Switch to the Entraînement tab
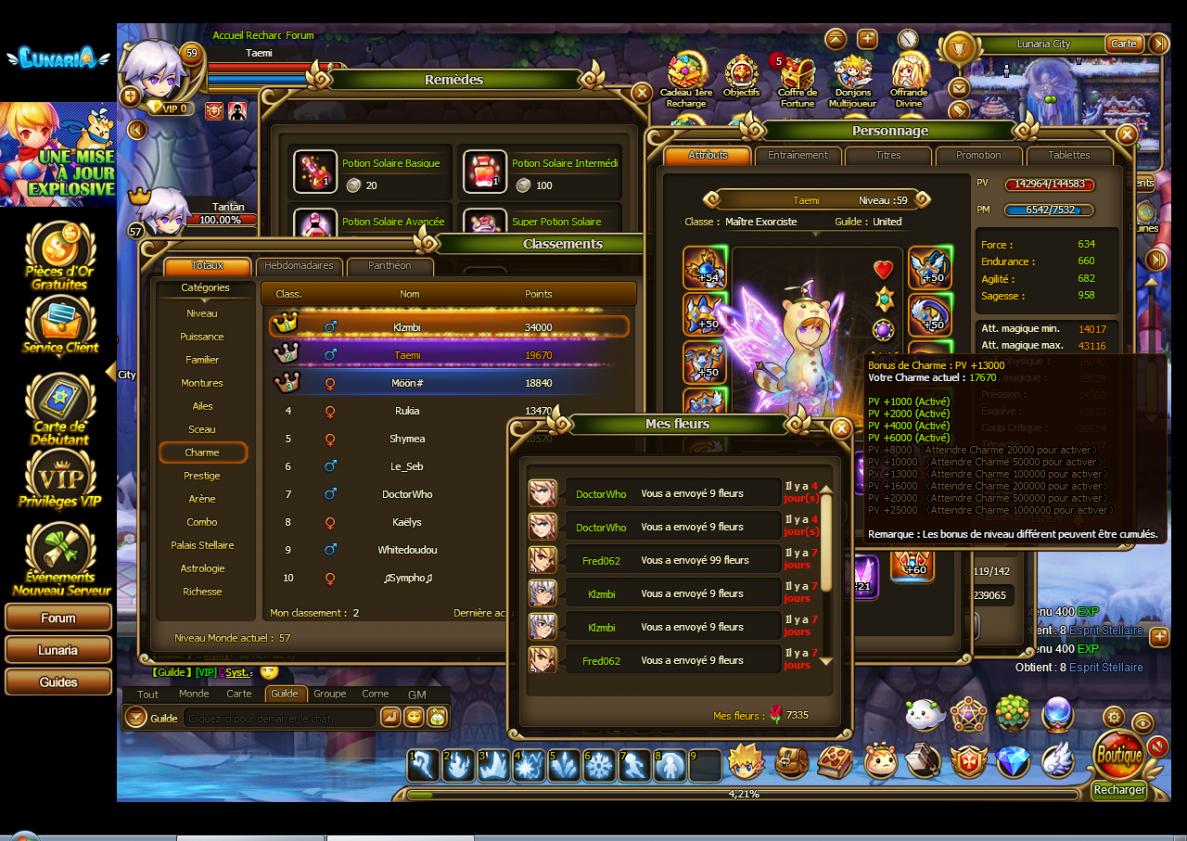Viewport: 1187px width, 841px height. point(798,156)
